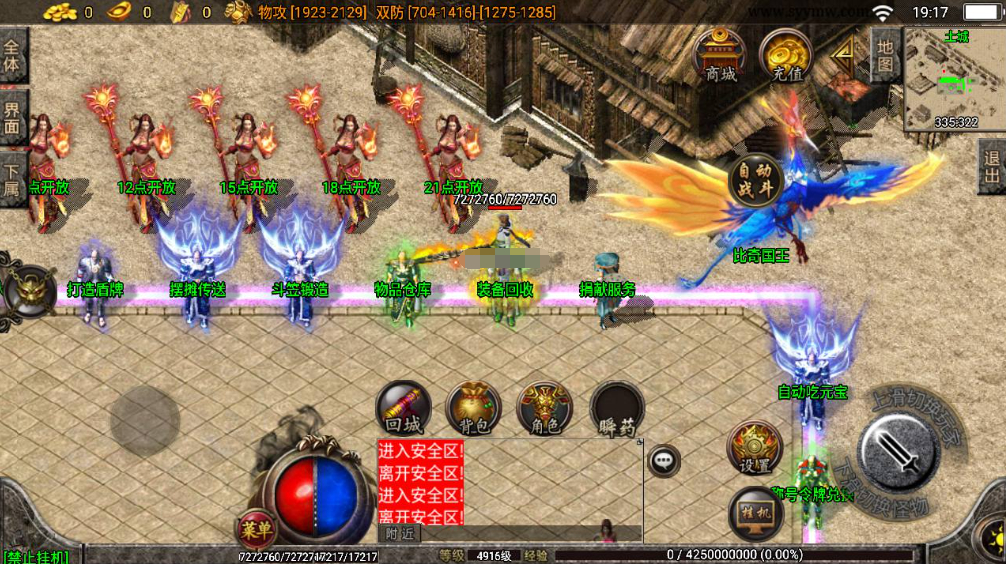Open the 商城 shop
Image resolution: width=1006 pixels, height=564 pixels.
point(719,55)
